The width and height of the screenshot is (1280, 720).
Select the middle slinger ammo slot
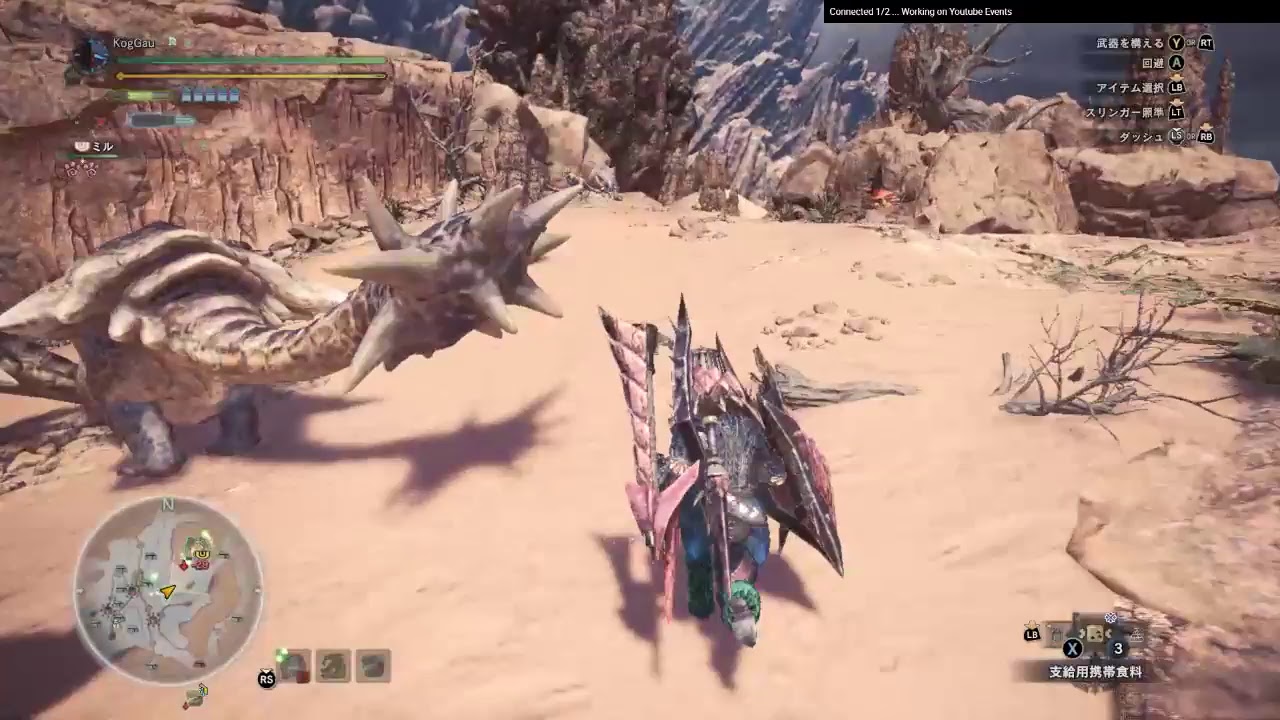click(333, 665)
